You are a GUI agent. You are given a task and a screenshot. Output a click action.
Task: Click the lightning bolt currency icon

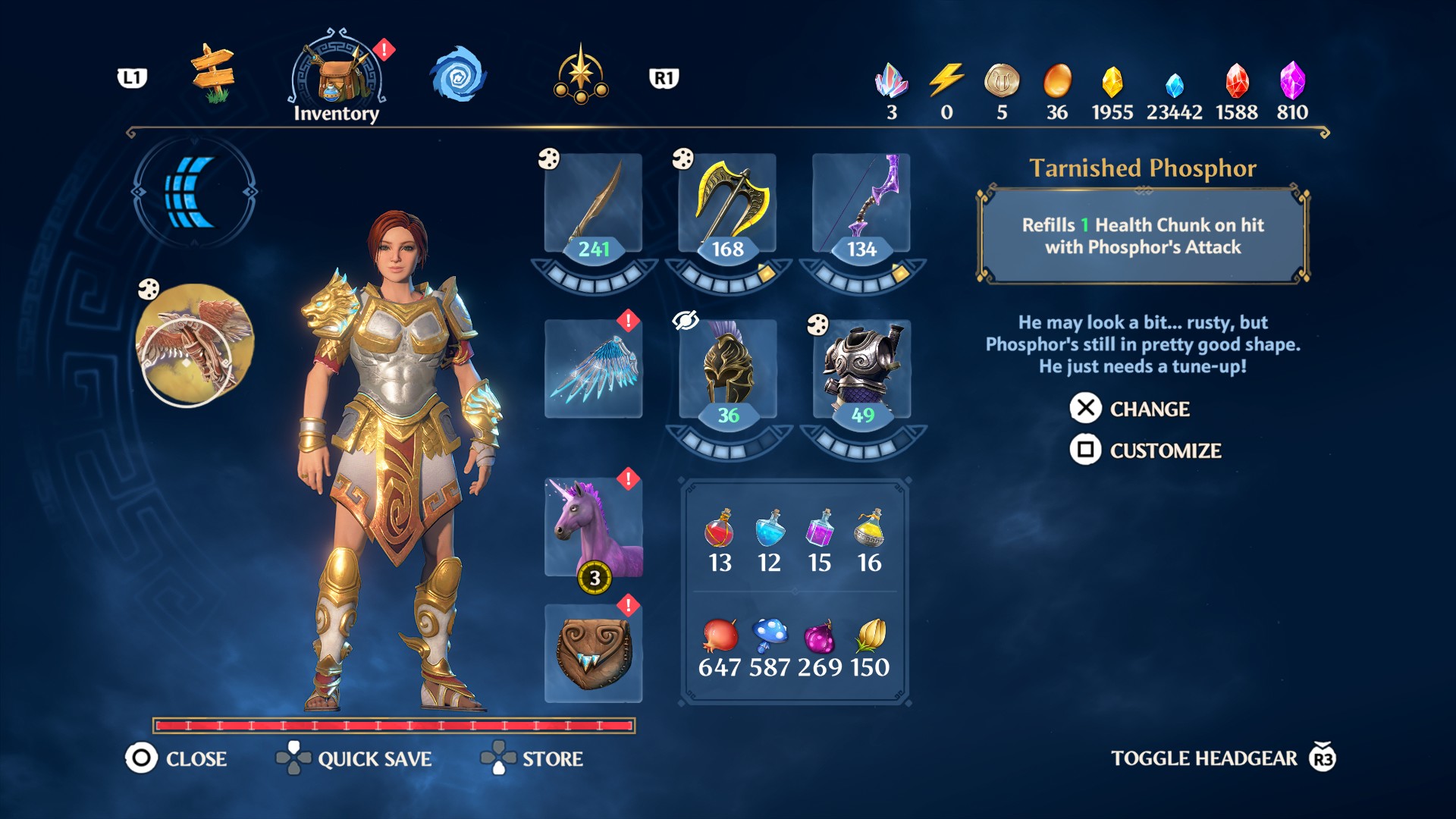[943, 83]
